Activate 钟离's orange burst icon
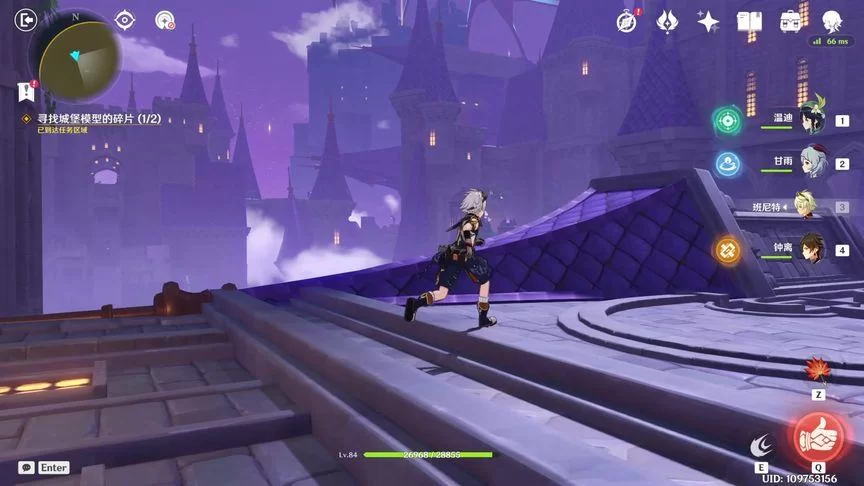 [x=727, y=249]
